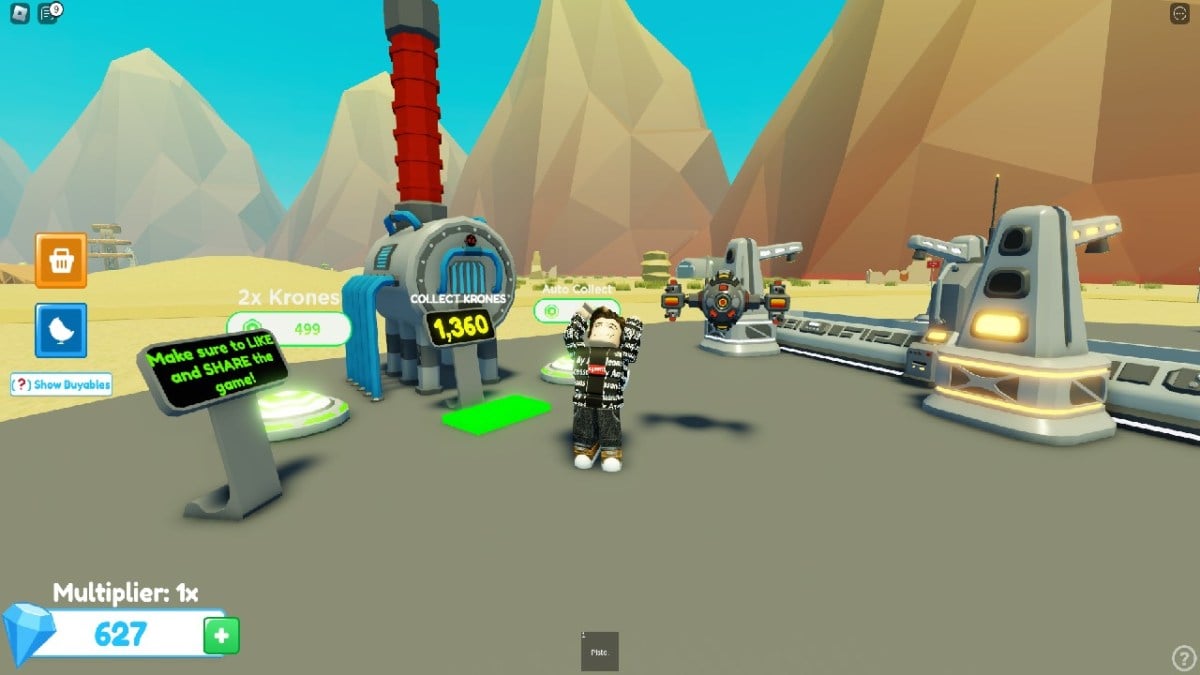Open the Roblox chat icon

(48, 13)
